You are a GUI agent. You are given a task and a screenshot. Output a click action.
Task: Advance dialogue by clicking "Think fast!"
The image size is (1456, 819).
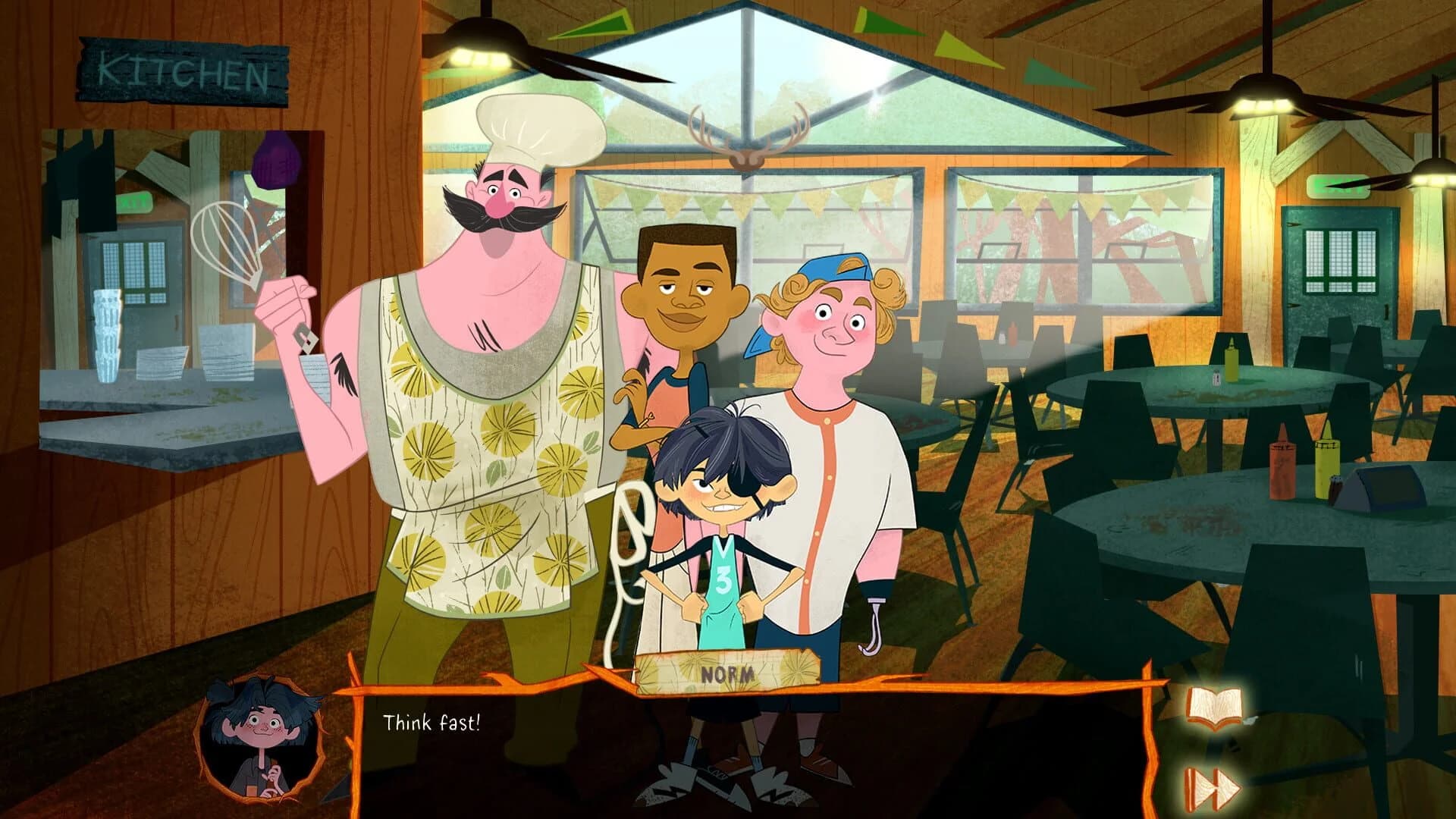click(x=432, y=723)
